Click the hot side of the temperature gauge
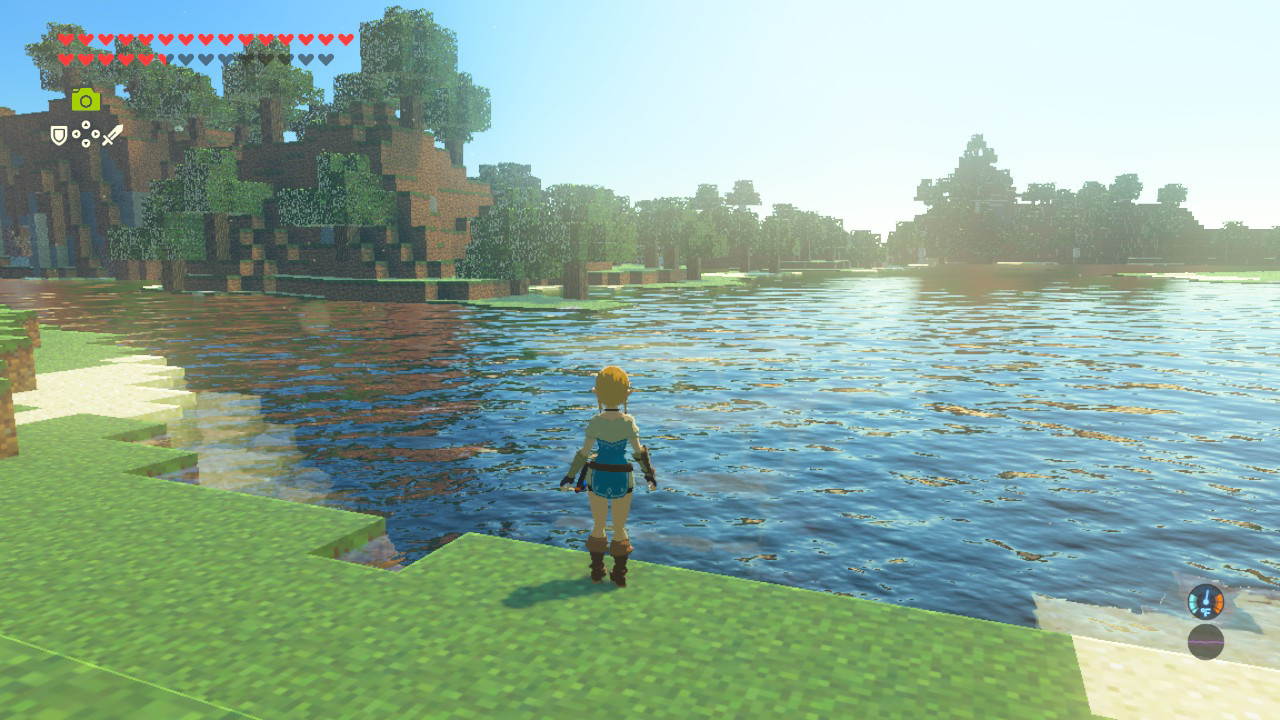Viewport: 1280px width, 720px height. pos(1219,601)
